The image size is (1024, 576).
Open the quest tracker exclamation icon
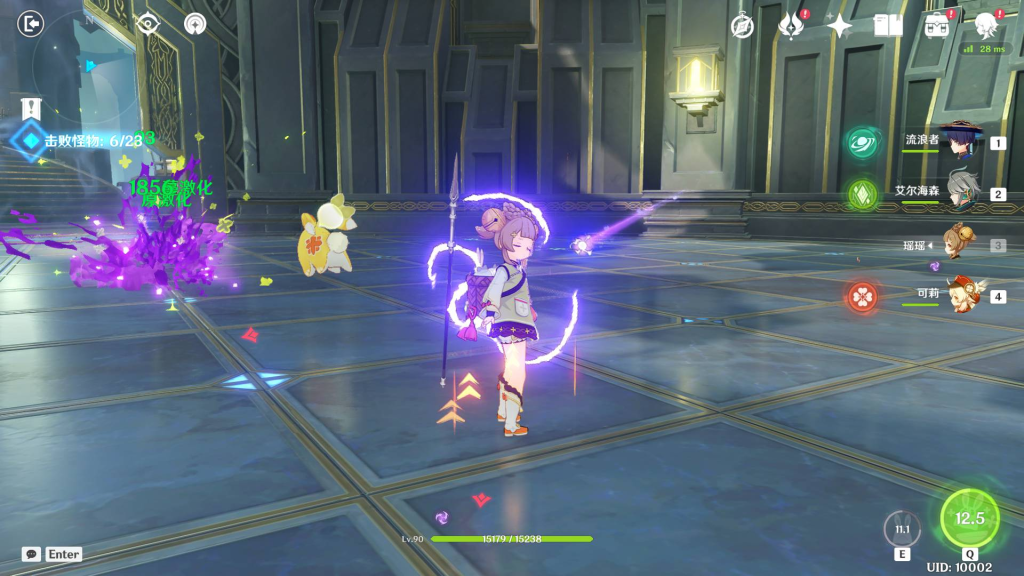tap(30, 107)
